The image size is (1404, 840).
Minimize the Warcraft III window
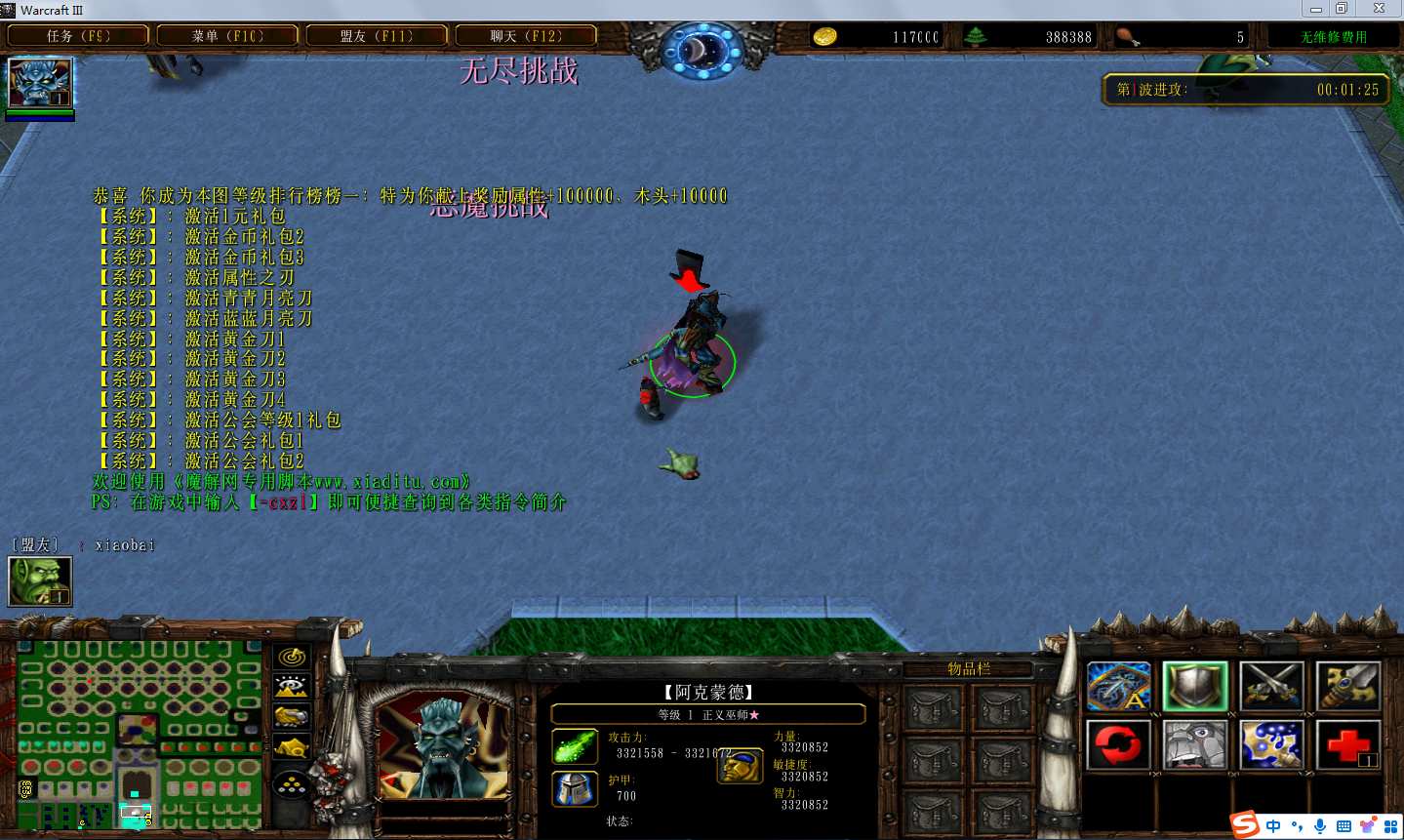1316,9
